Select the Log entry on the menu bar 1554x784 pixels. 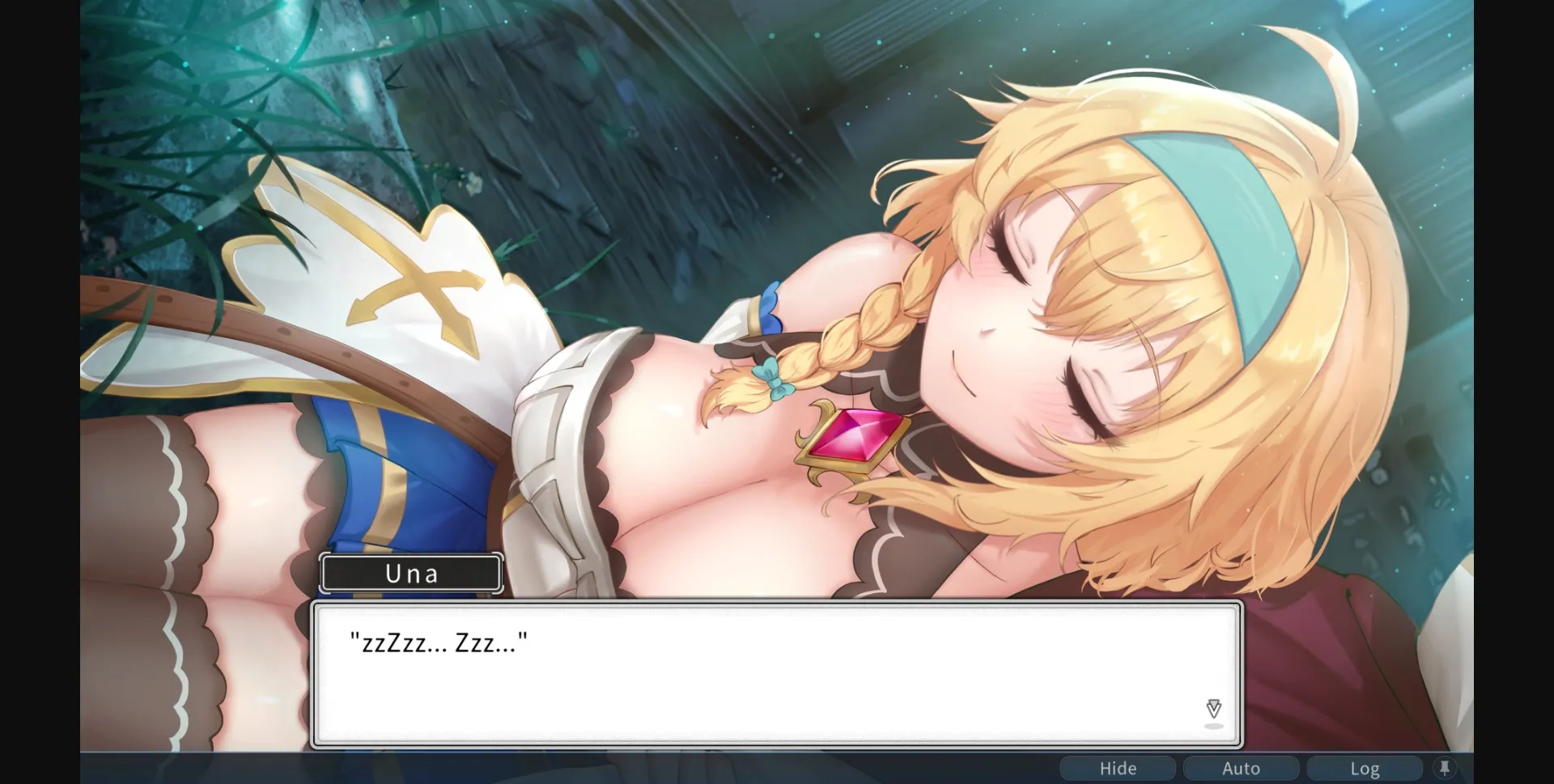point(1365,767)
